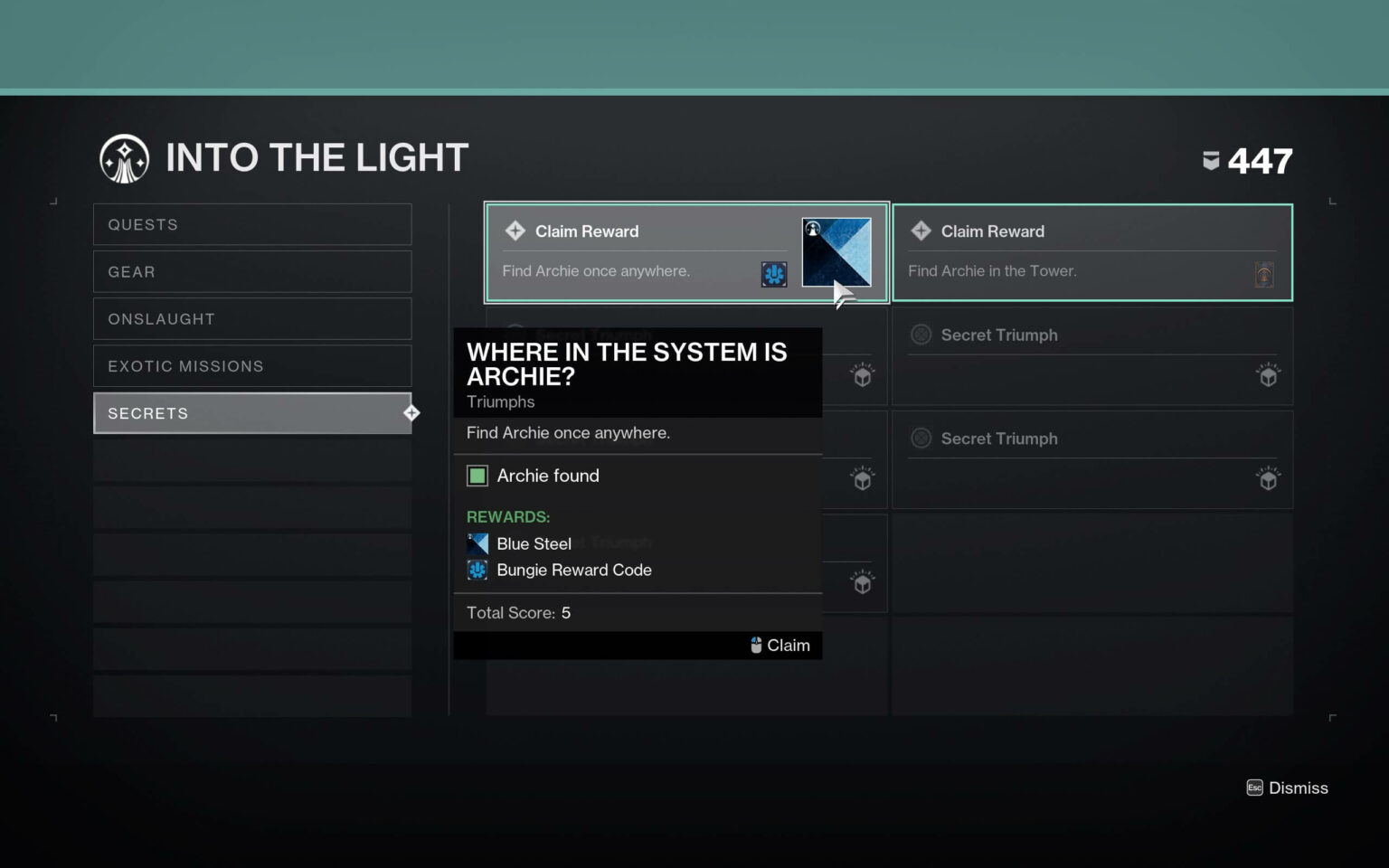Click the crossed-circle icon on the first Secret Triumph
Screen dimensions: 1389x868
pos(921,335)
